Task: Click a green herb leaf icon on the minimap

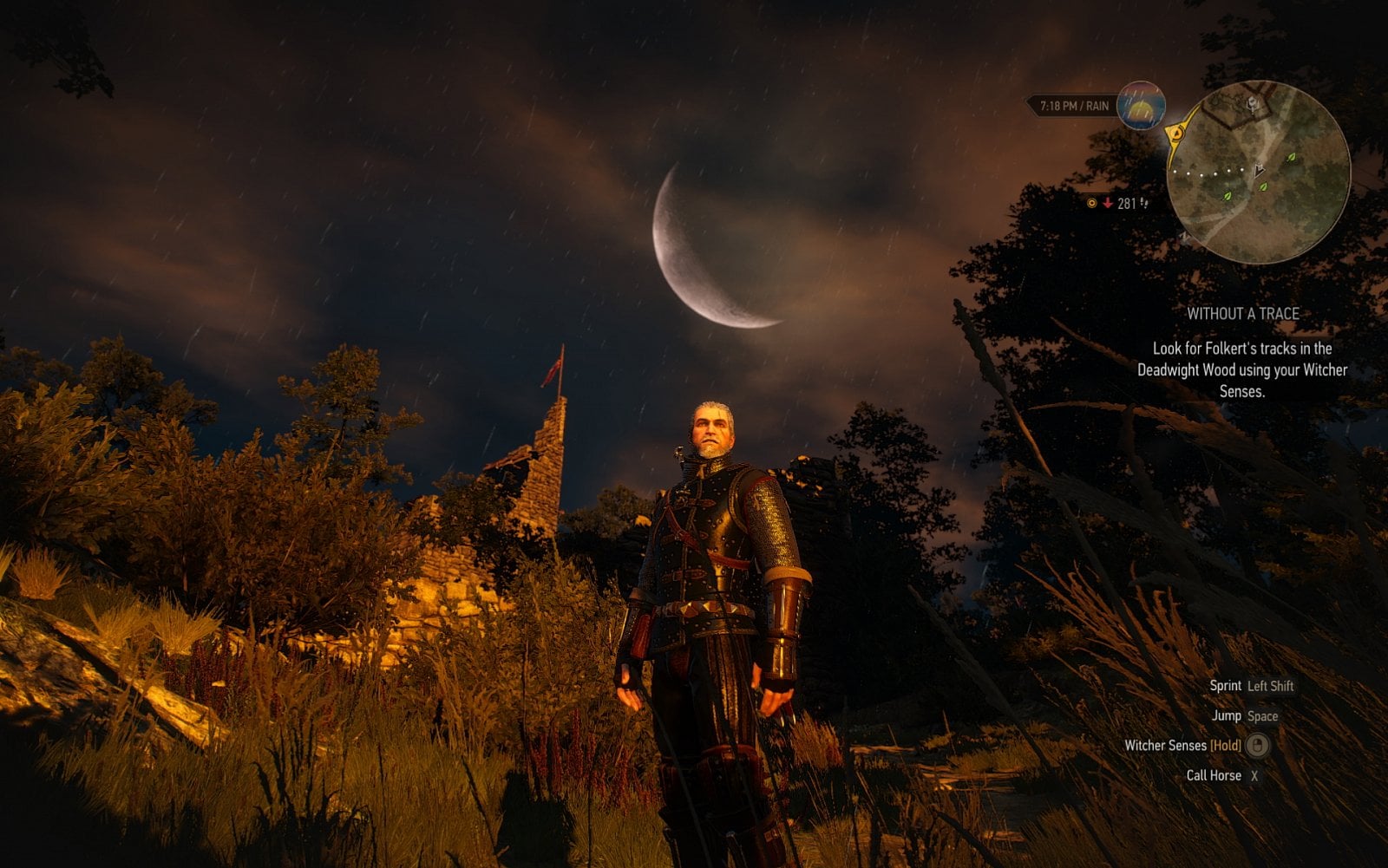Action: point(1291,158)
